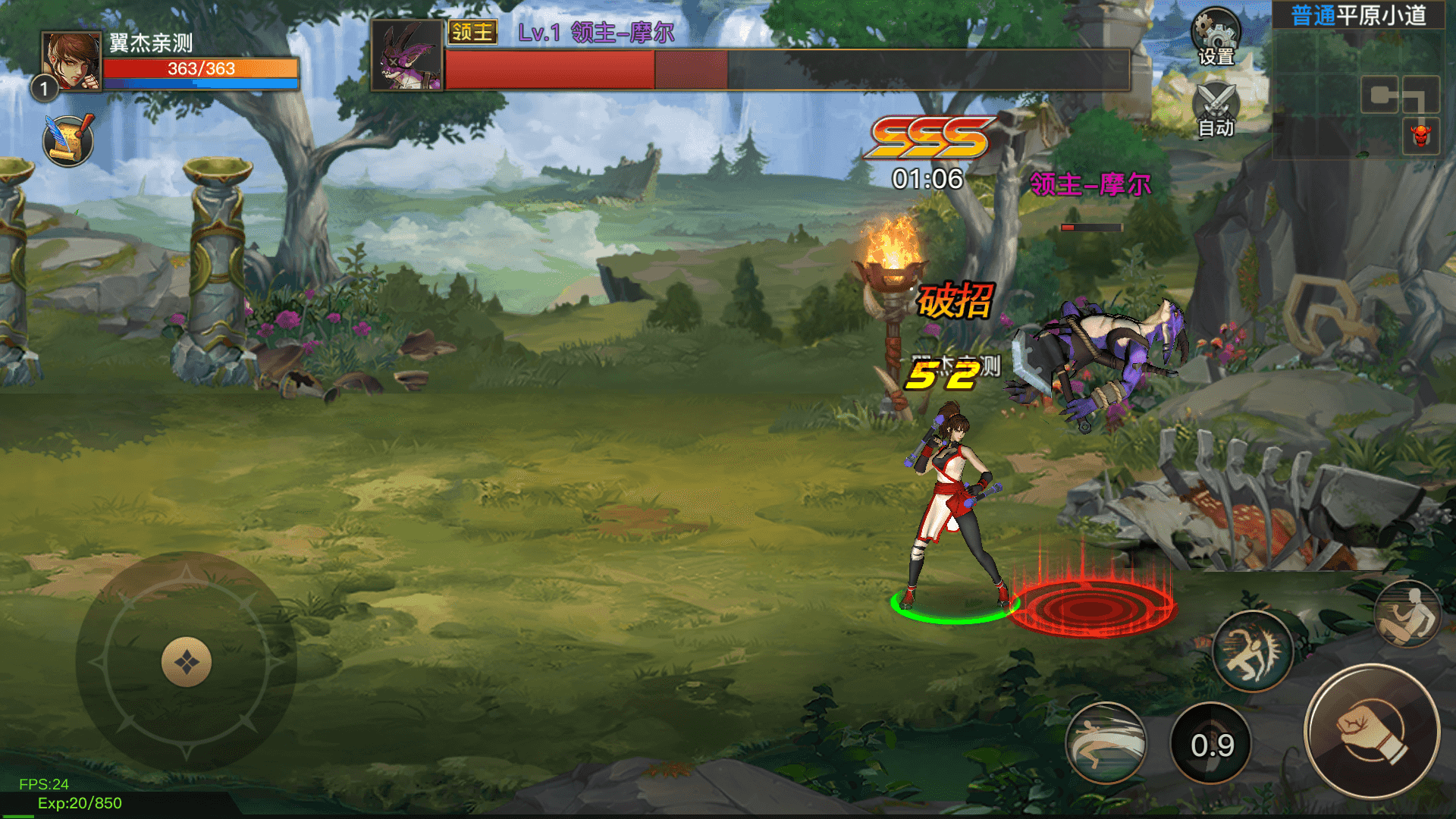This screenshot has height=819, width=1456.
Task: Open the quest scroll with quill icon
Action: [68, 140]
